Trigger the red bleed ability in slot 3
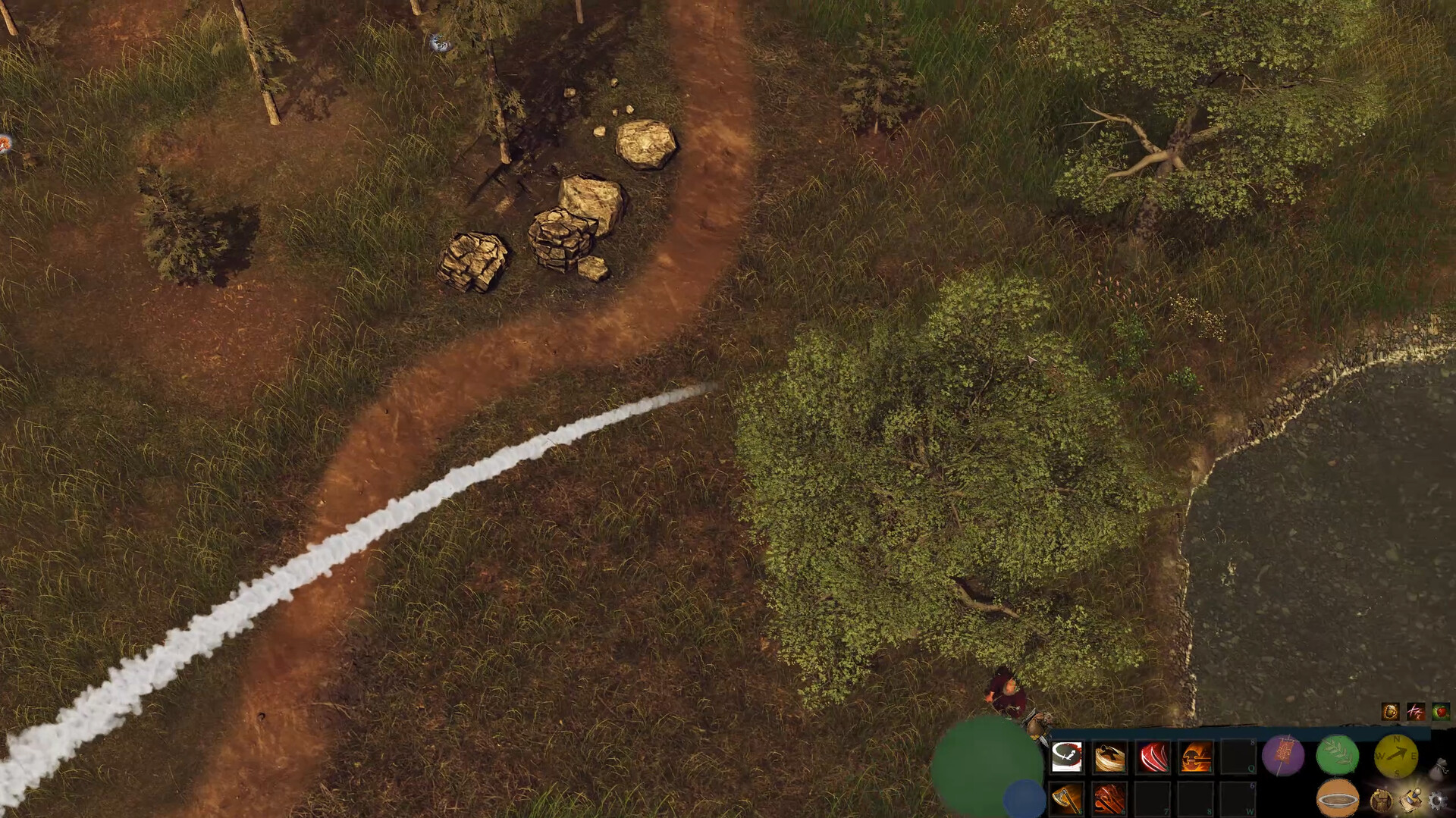Image resolution: width=1456 pixels, height=818 pixels. tap(1152, 756)
